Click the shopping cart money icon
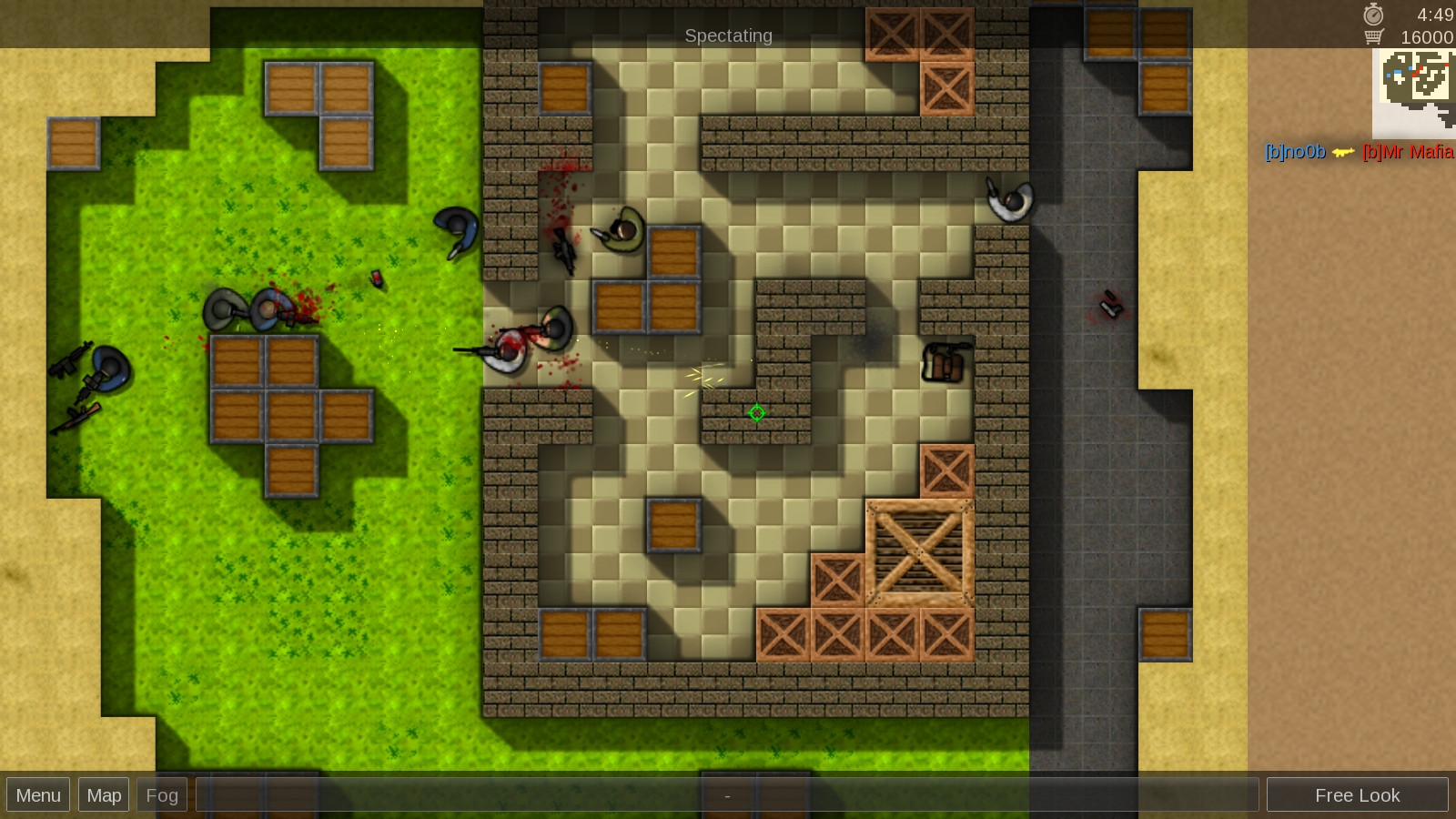Viewport: 1456px width, 819px height. pos(1372,38)
